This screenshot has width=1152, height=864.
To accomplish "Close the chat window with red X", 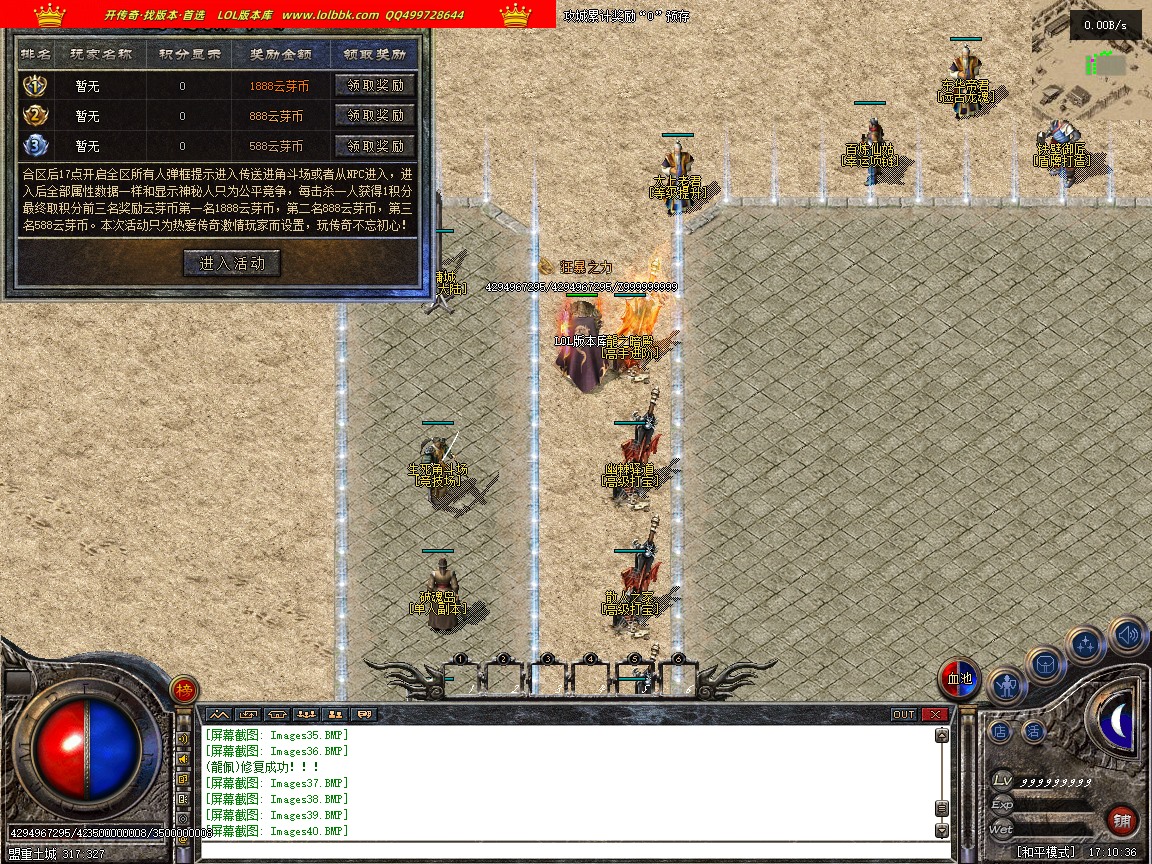I will 934,714.
